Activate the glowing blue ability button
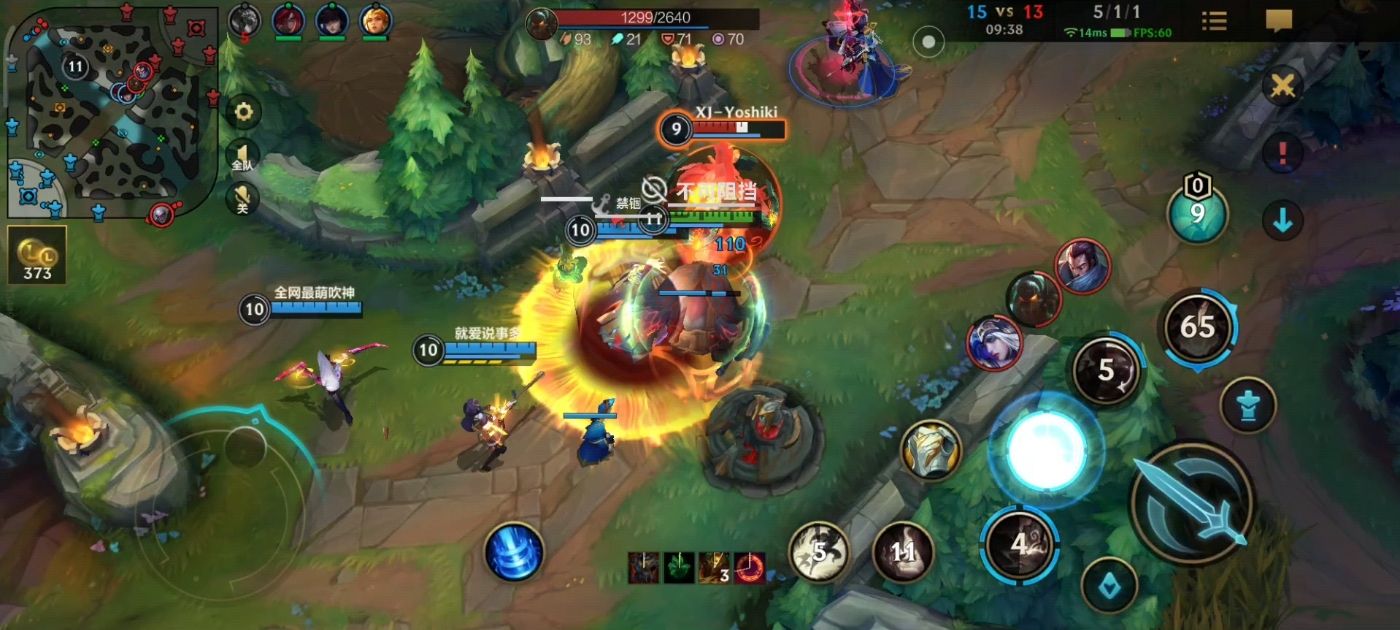Viewport: 1400px width, 630px height. pos(1046,450)
